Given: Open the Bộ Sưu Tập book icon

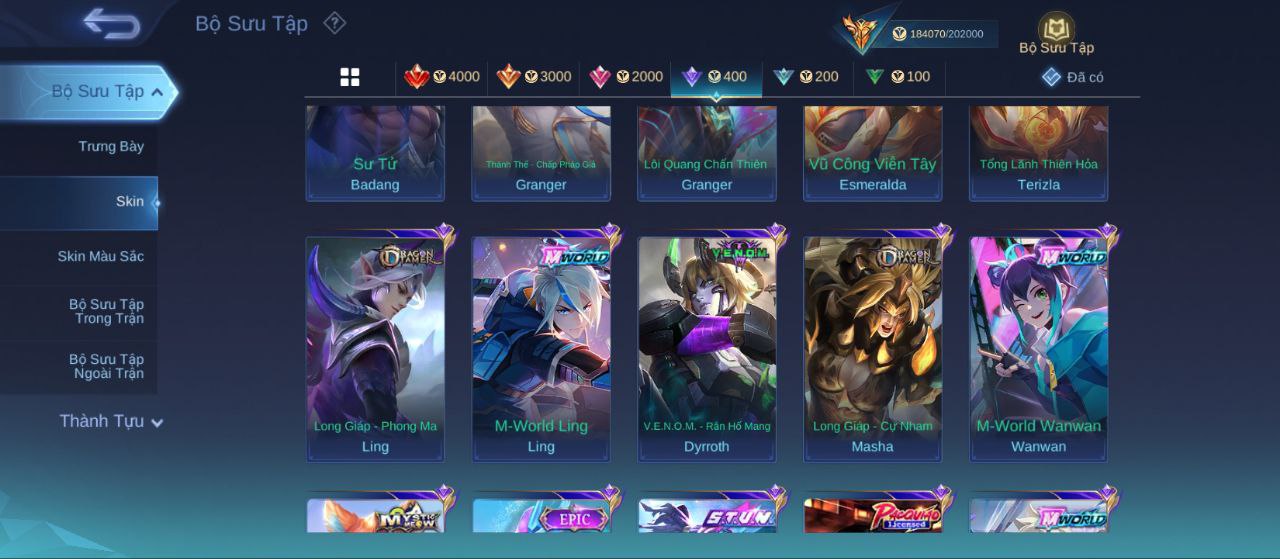Looking at the screenshot, I should click(1056, 33).
